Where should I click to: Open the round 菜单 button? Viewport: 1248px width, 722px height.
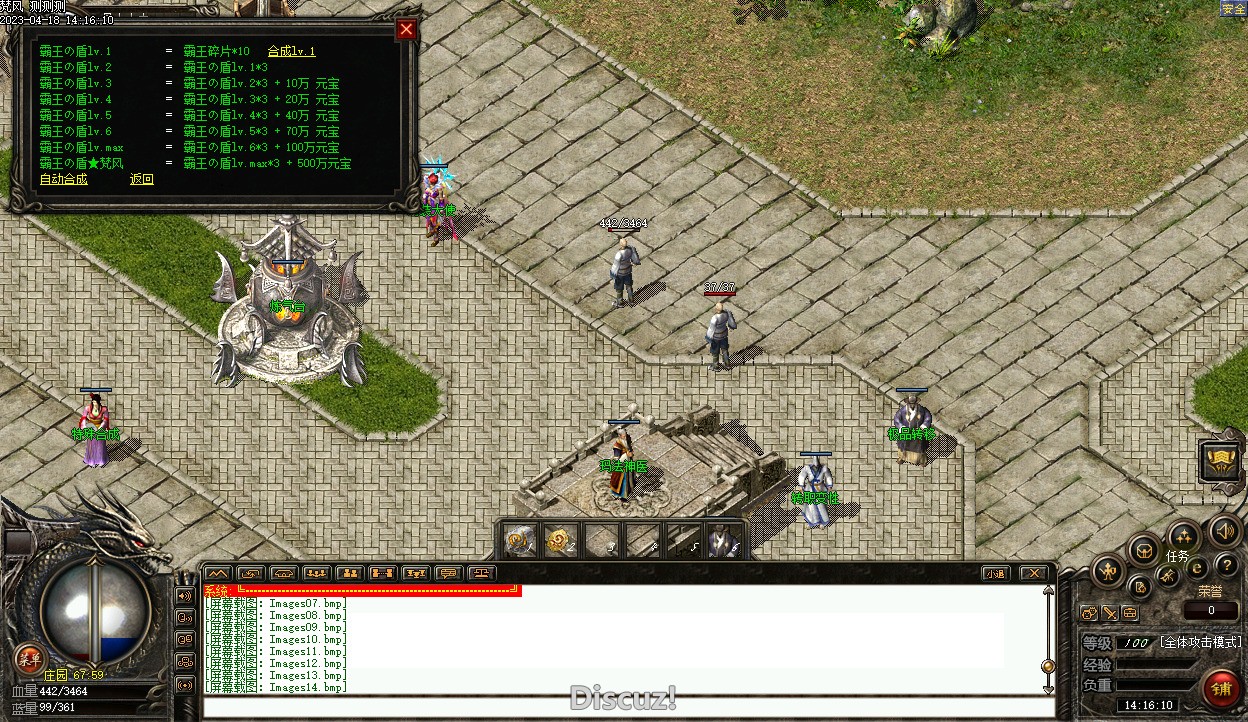click(29, 659)
